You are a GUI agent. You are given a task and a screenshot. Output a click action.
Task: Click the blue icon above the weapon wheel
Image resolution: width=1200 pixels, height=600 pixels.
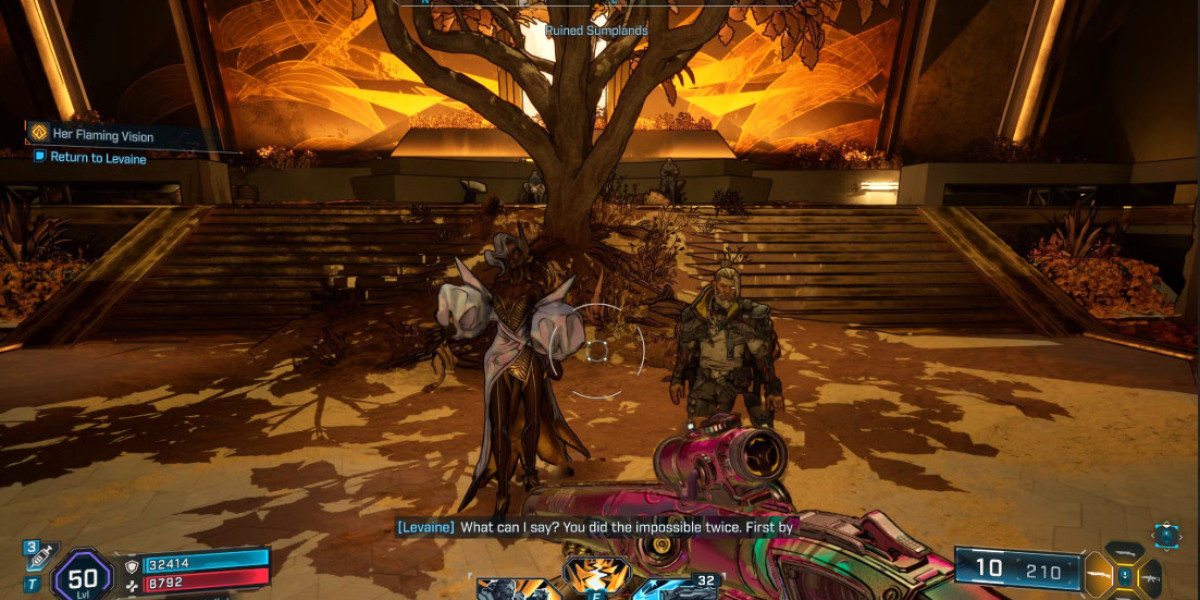[x=1165, y=535]
